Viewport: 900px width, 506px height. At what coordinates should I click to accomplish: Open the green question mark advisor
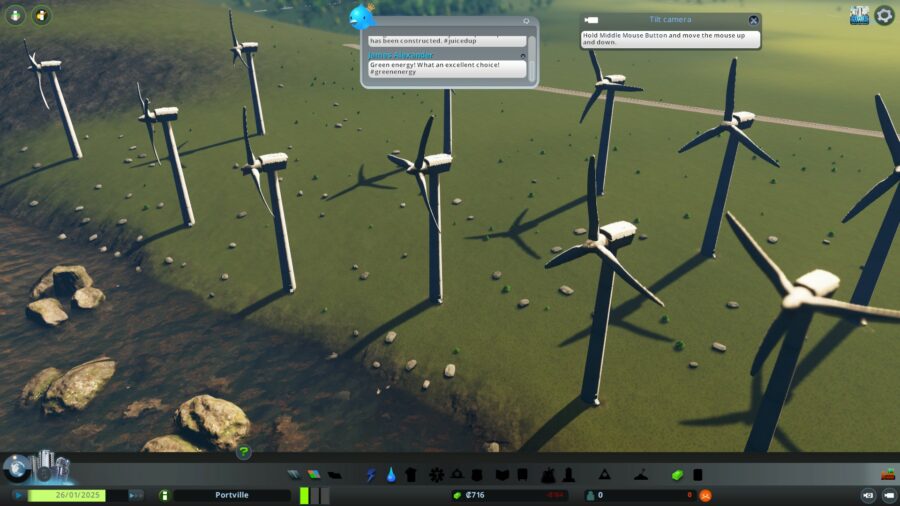coord(243,452)
